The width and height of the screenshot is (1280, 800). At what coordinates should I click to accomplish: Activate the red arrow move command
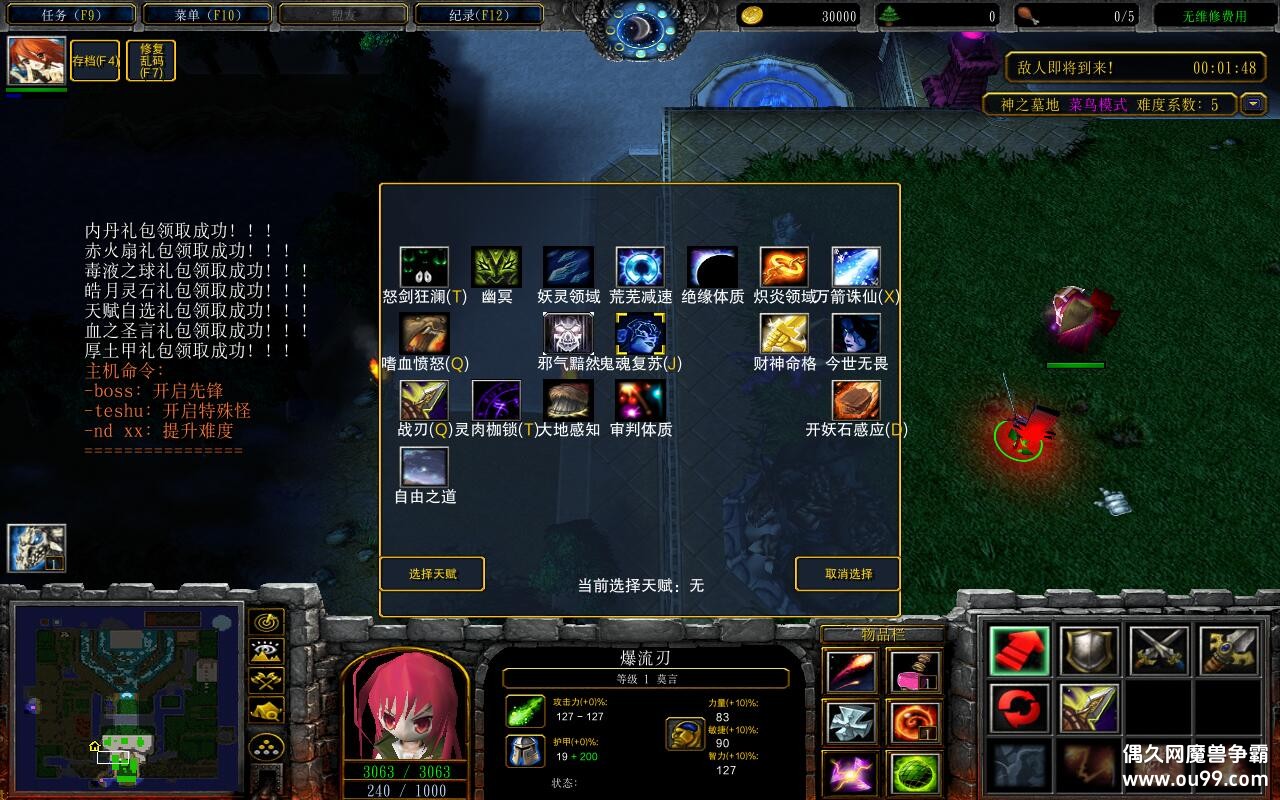pos(1020,651)
